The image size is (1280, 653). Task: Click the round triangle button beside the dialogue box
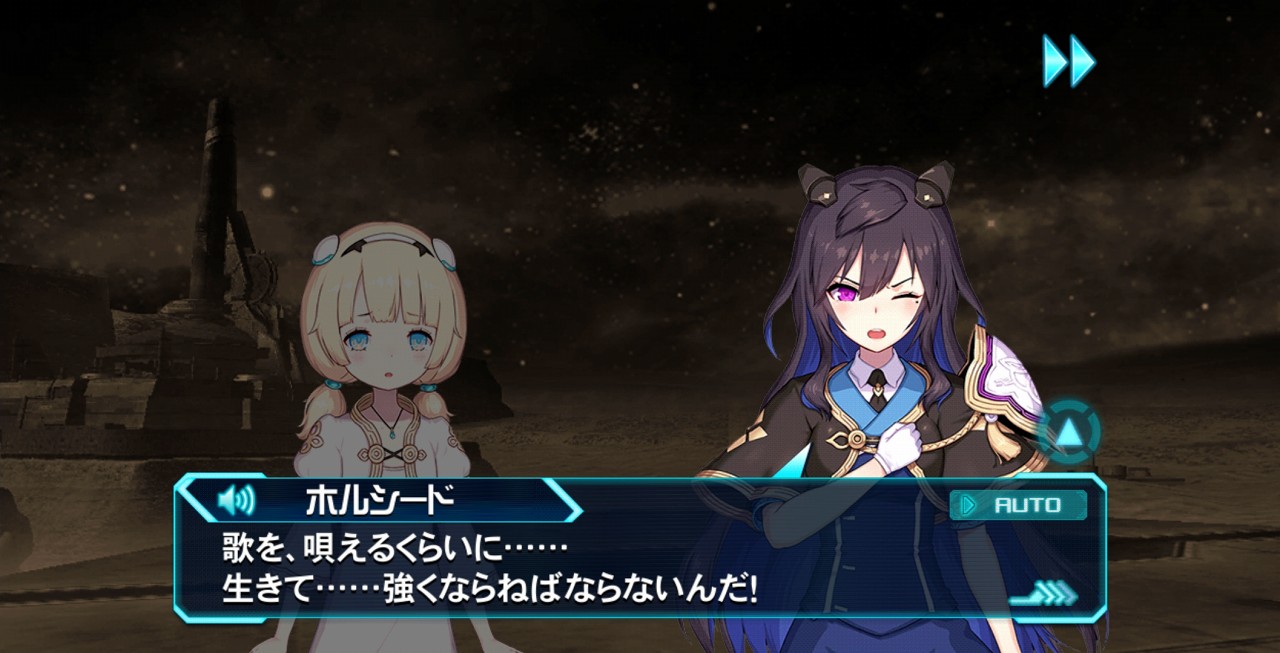click(x=1069, y=434)
